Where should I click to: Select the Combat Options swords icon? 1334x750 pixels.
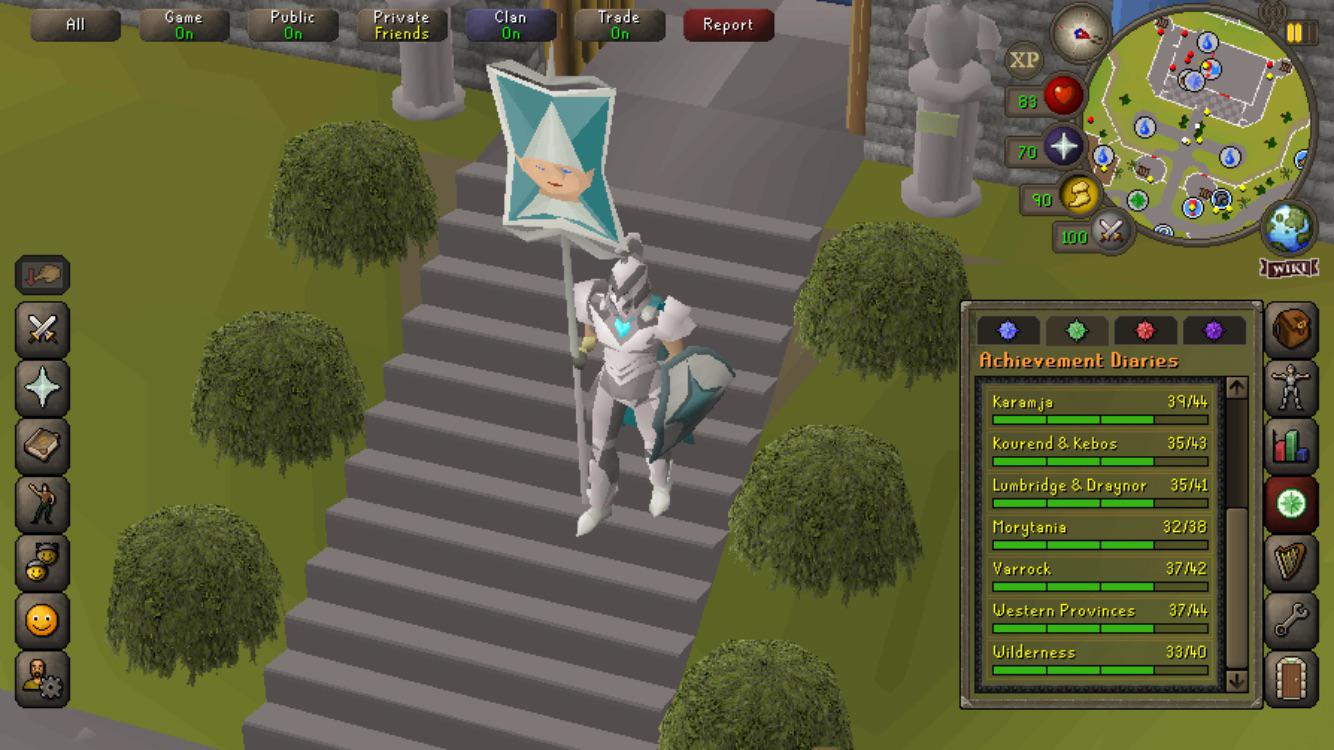click(40, 330)
